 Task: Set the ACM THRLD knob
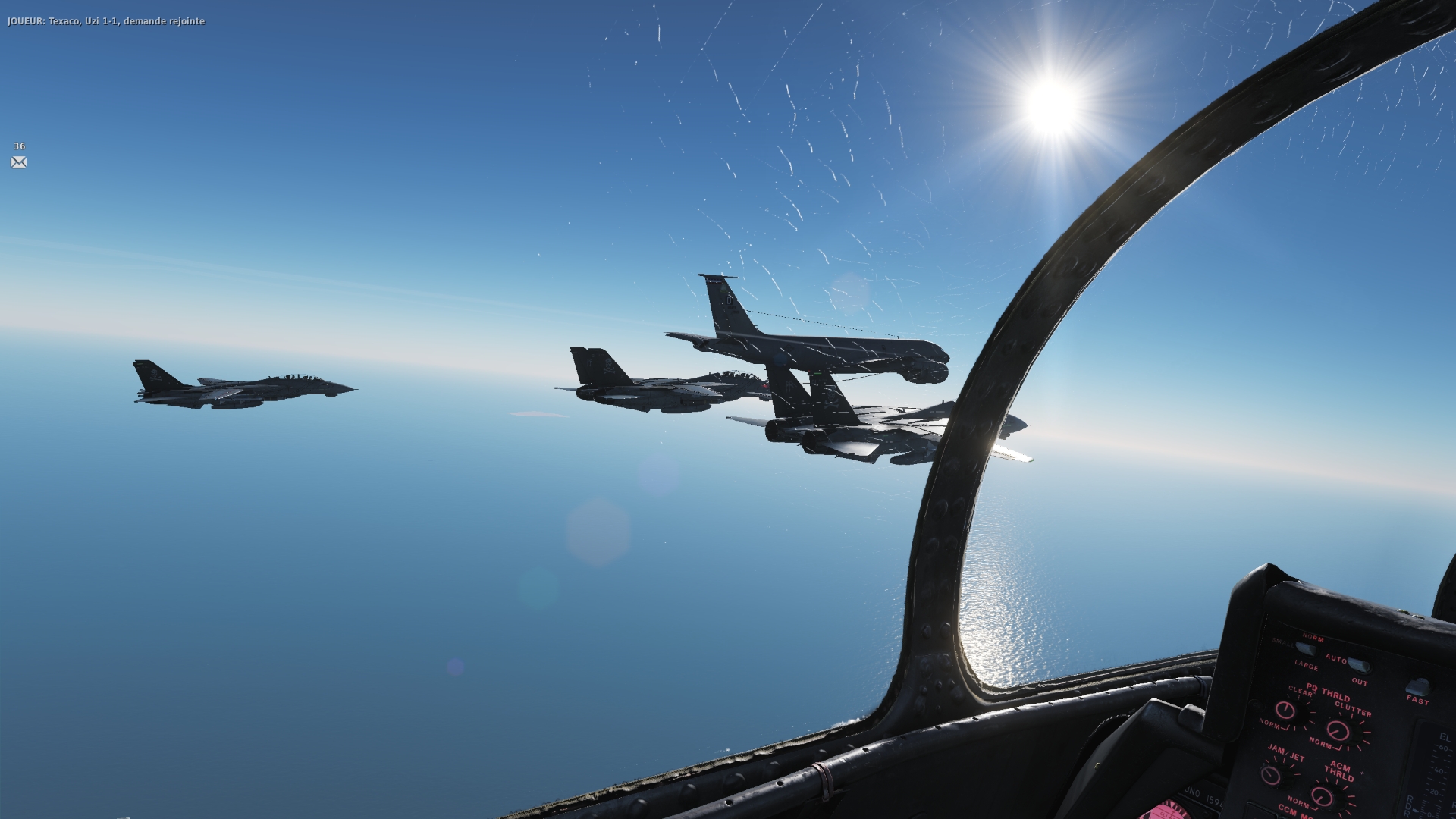tap(1323, 796)
